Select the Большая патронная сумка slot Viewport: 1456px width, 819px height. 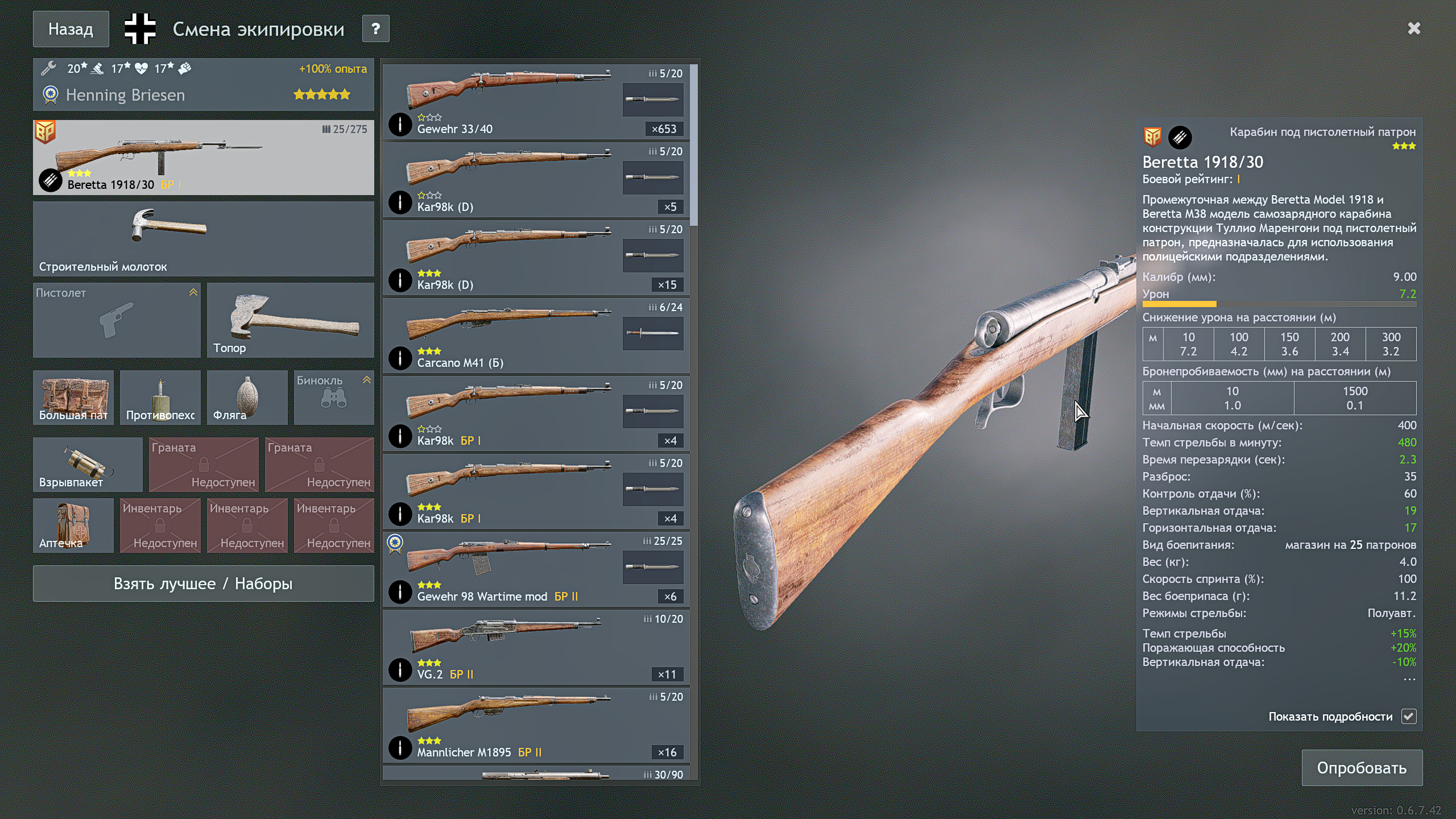[73, 397]
